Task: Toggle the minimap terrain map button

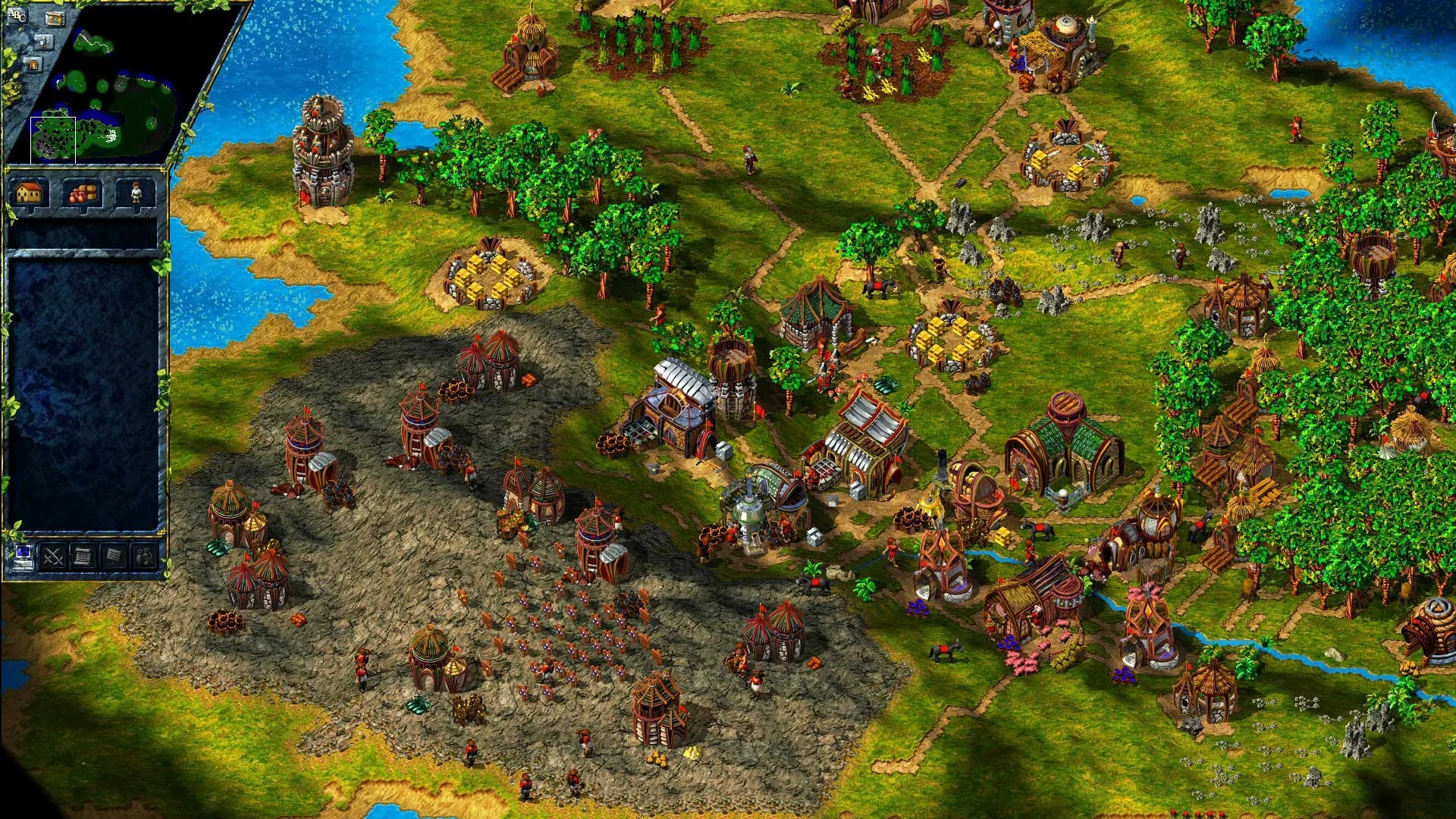Action: [x=55, y=19]
